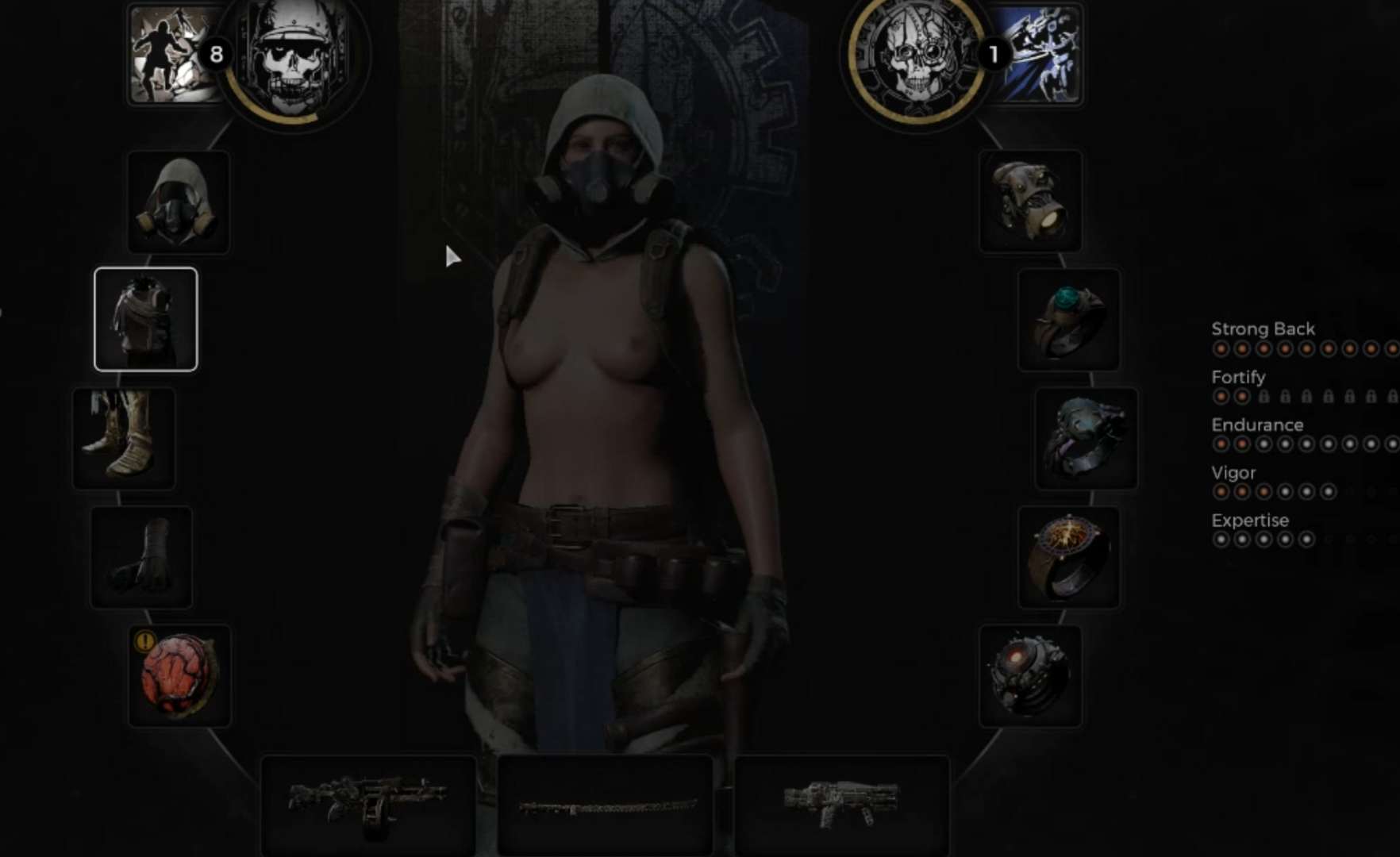Open the melee weapon slot
1400x857 pixels.
(605, 805)
